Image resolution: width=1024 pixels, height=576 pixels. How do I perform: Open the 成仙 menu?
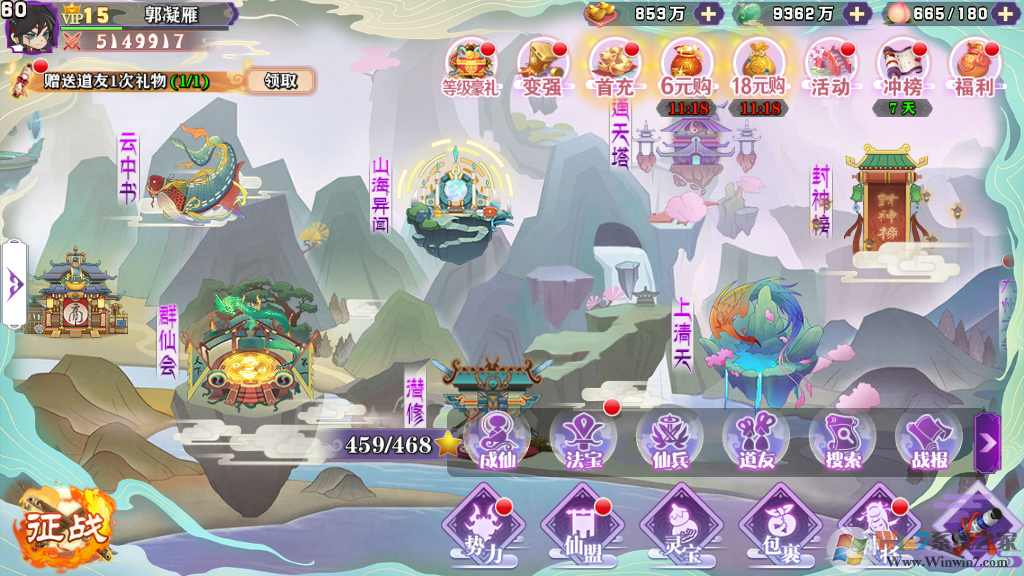[497, 441]
